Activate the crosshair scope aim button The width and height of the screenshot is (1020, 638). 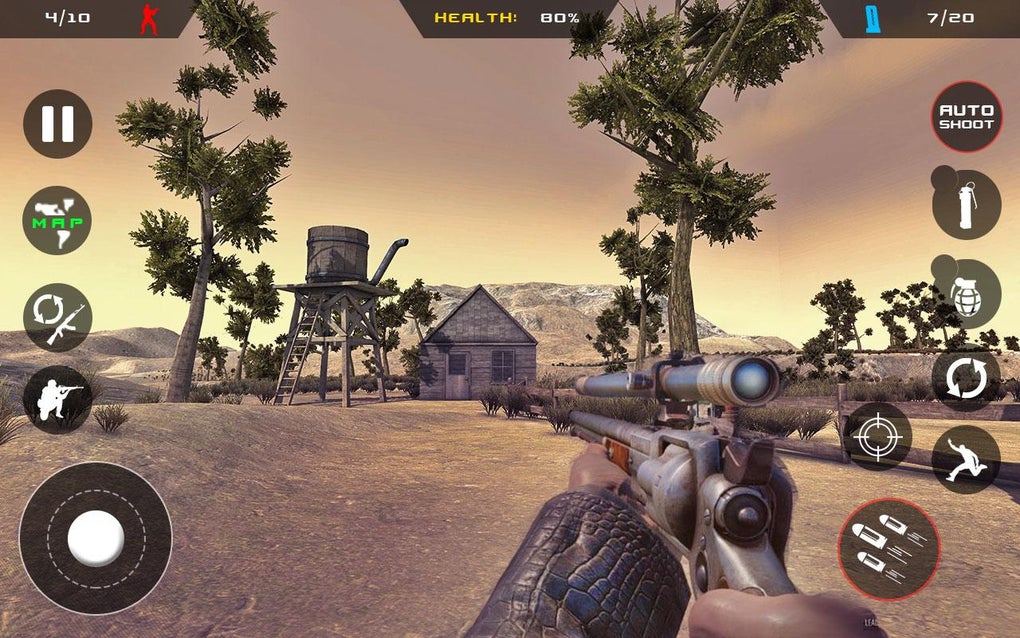click(878, 436)
